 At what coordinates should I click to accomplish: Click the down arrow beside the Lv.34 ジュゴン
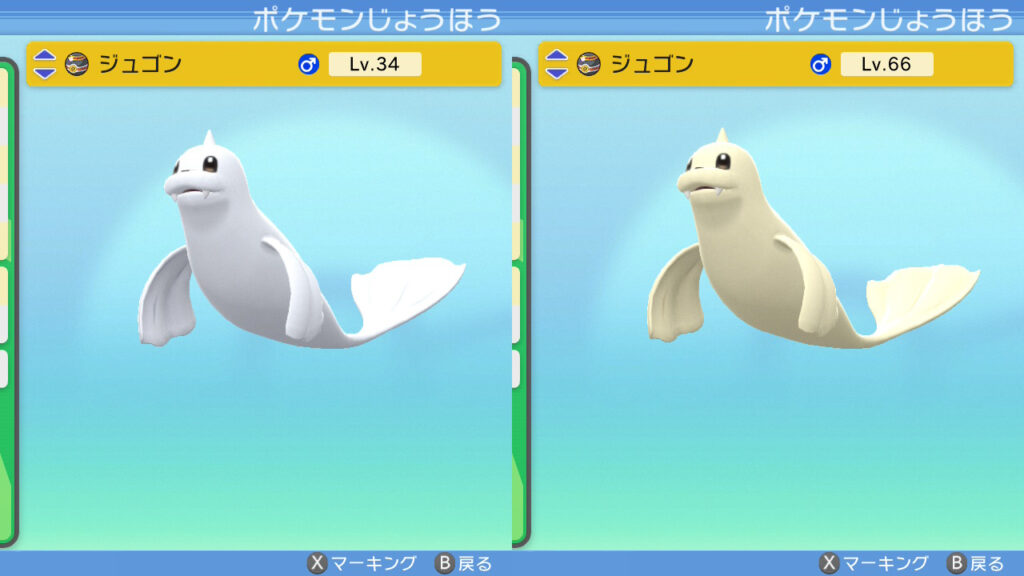tap(45, 72)
